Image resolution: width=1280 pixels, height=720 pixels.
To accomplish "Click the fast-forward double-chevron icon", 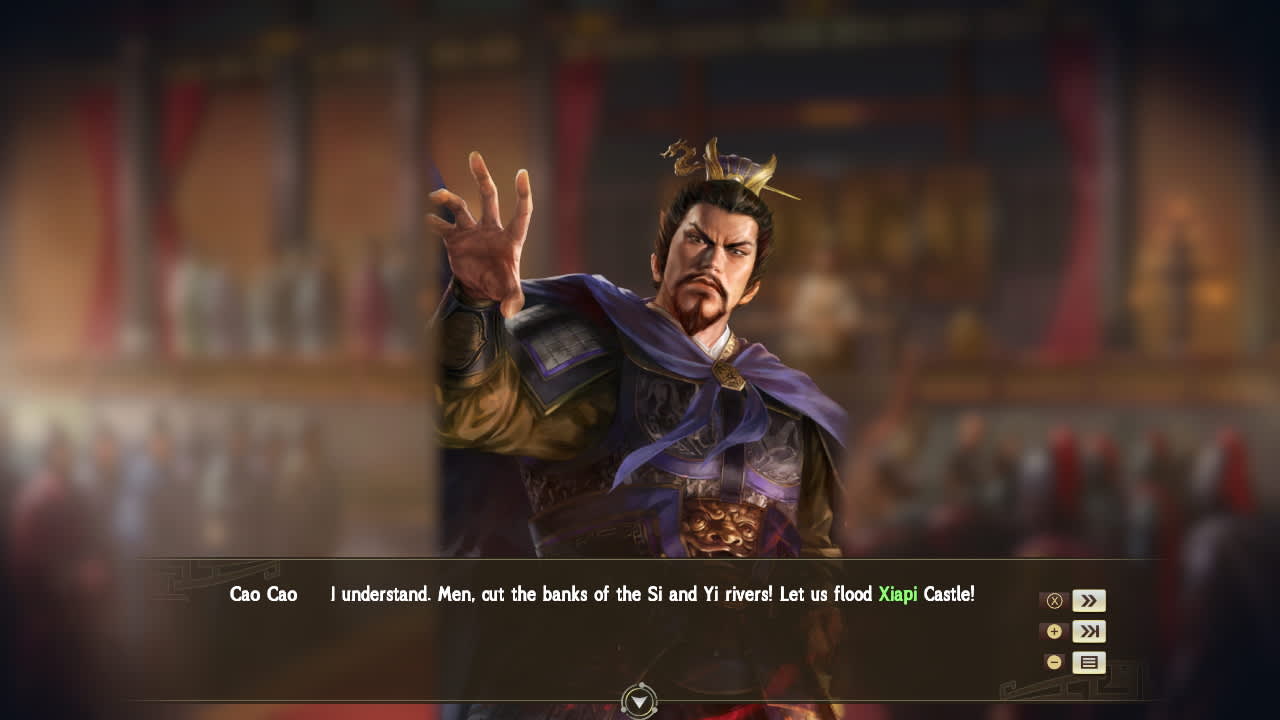I will [x=1089, y=600].
